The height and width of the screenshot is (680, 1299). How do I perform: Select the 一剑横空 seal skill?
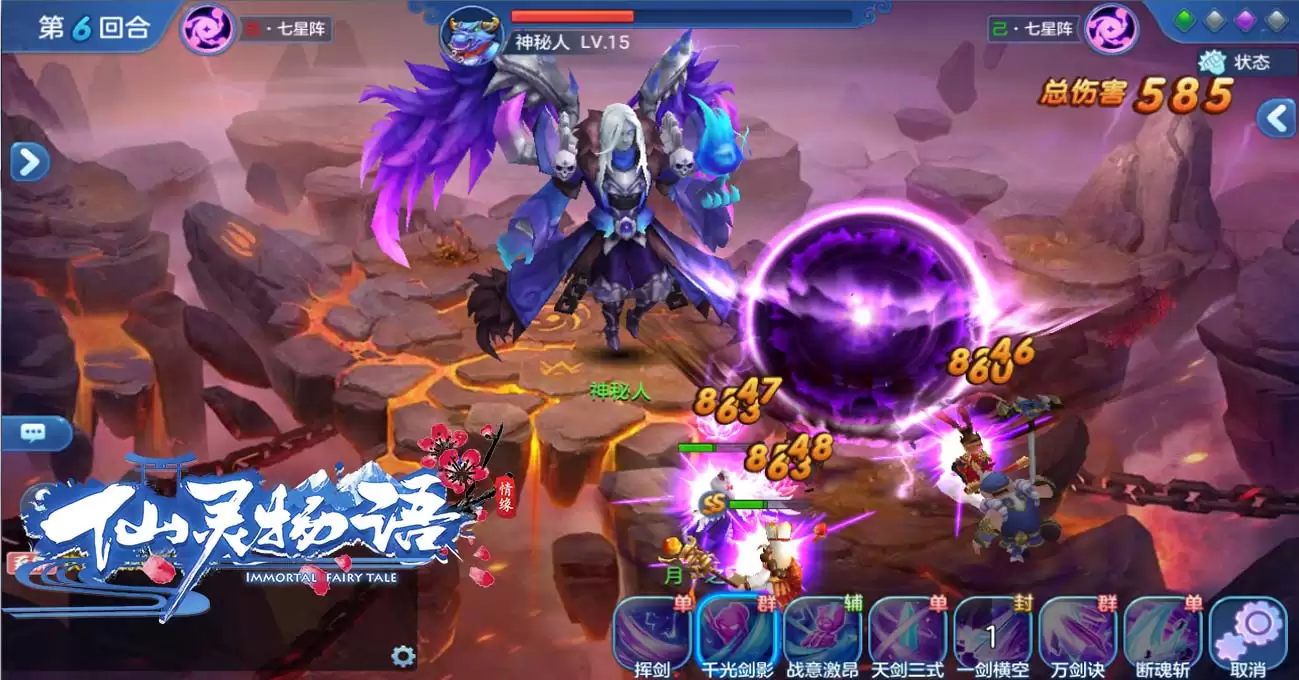(992, 634)
